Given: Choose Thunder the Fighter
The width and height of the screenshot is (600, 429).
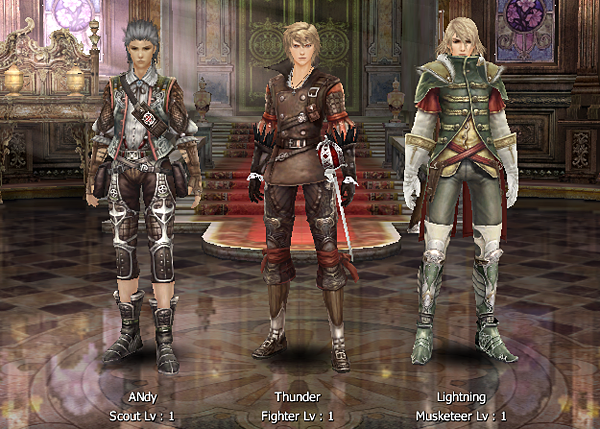Looking at the screenshot, I should pyautogui.click(x=298, y=190).
